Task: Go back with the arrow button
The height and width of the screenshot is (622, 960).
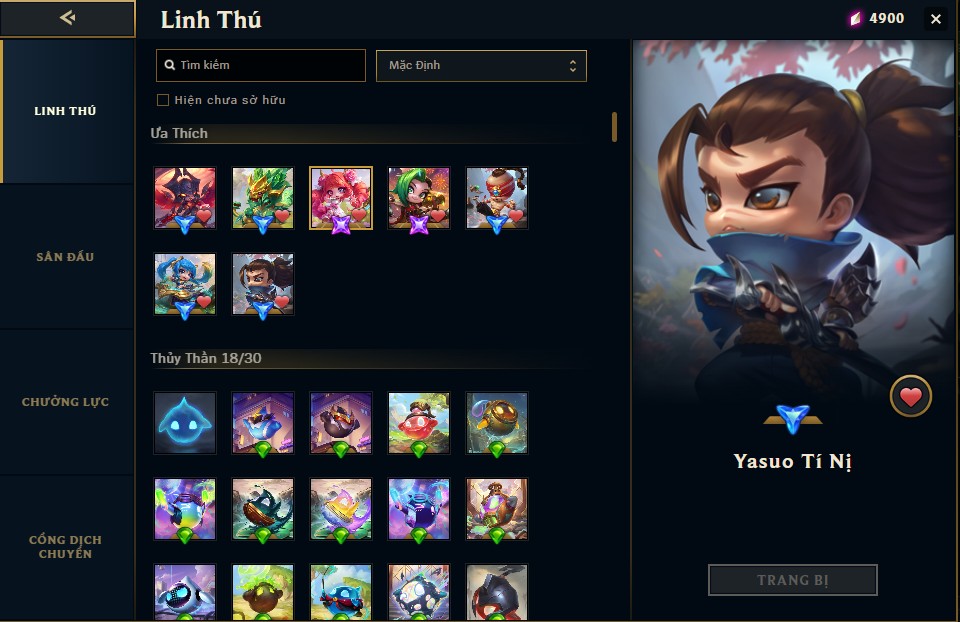Action: 67,18
